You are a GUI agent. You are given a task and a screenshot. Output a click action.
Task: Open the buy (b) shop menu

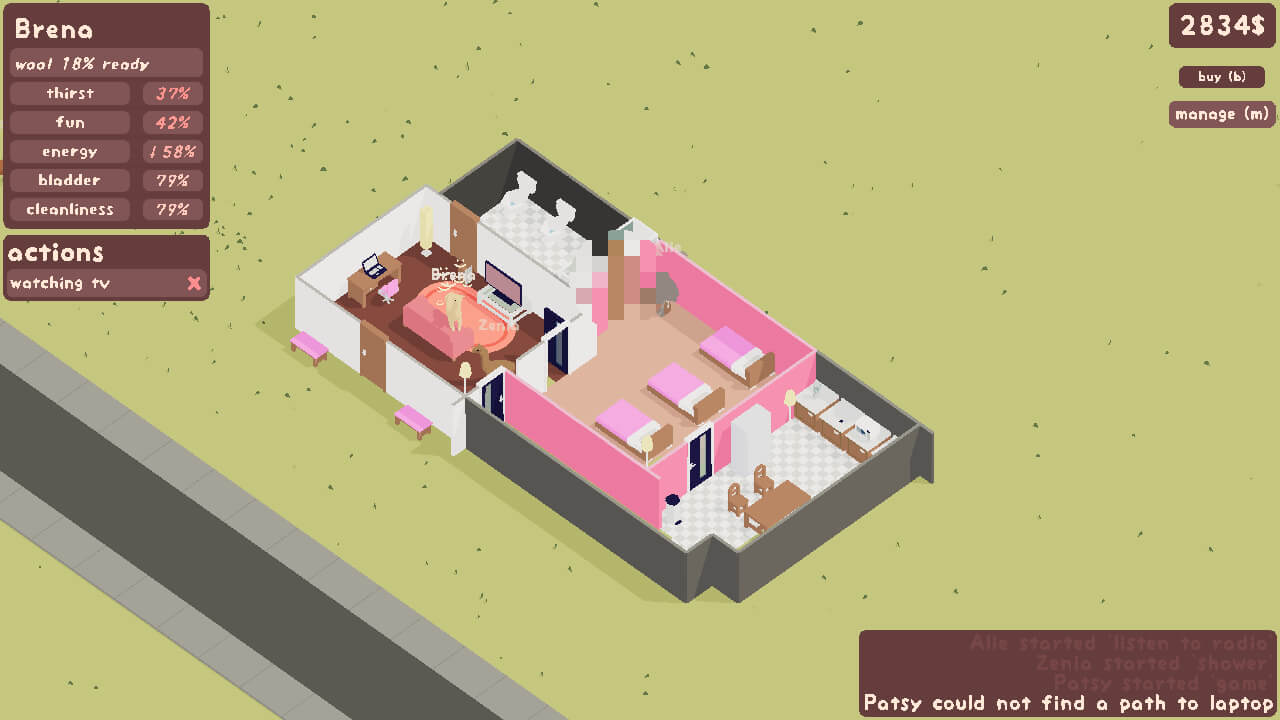click(x=1222, y=77)
